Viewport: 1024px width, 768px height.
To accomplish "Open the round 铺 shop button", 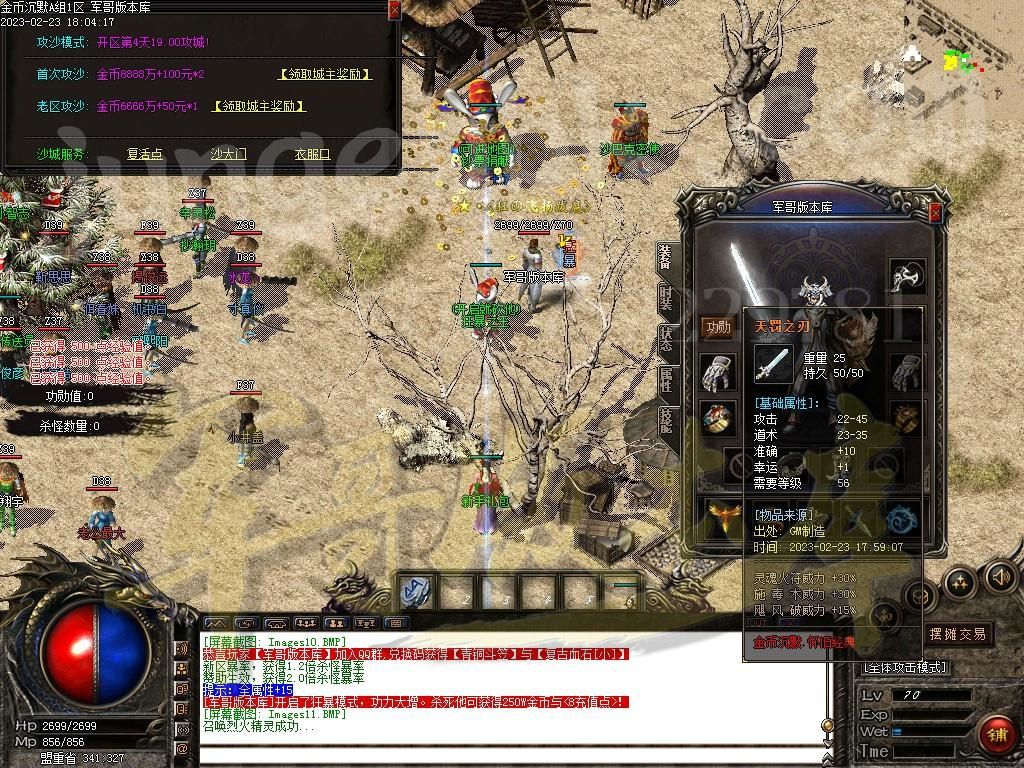I will coord(996,735).
